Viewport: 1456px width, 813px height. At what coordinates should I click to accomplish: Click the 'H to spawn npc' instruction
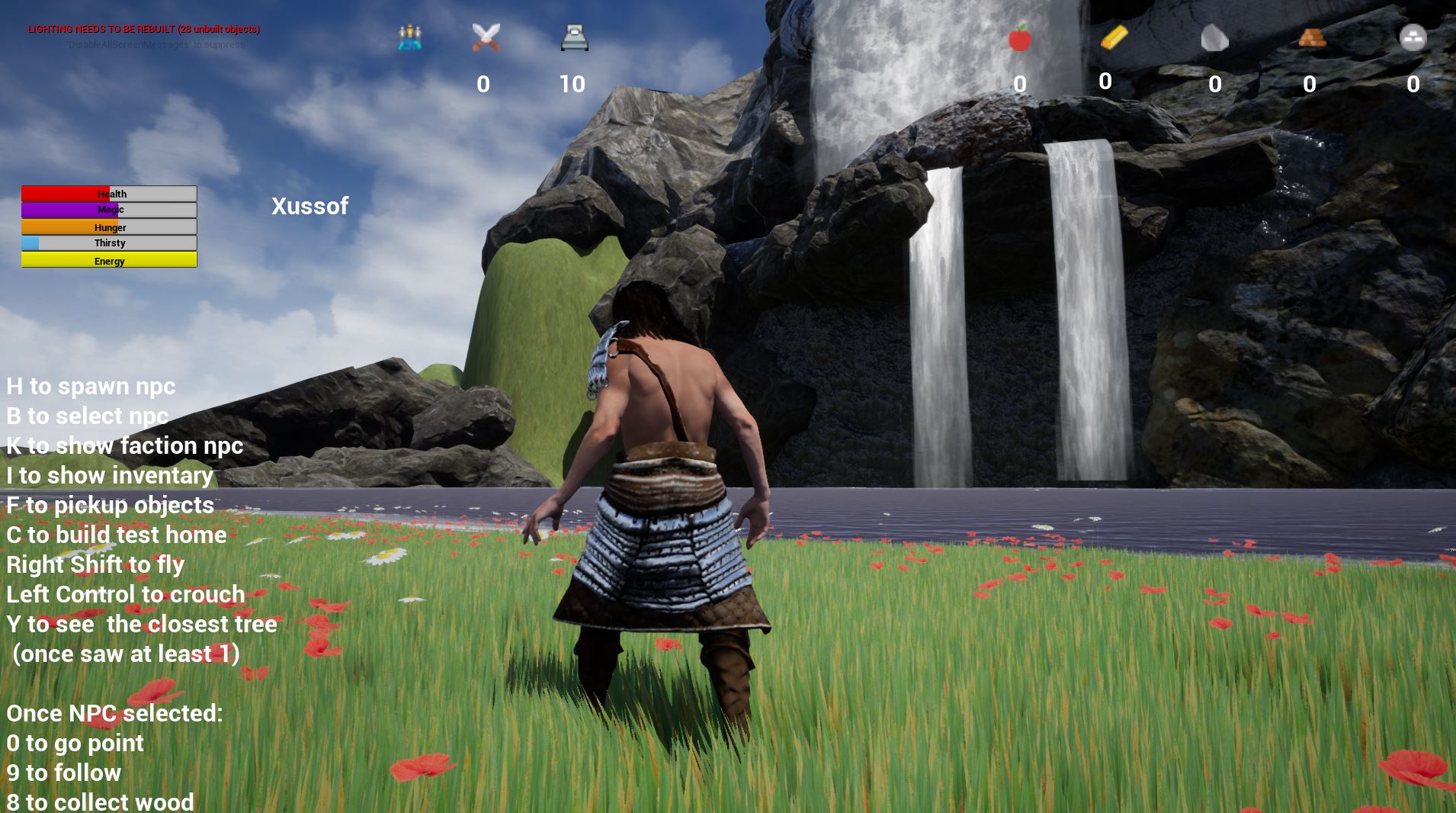pyautogui.click(x=90, y=386)
